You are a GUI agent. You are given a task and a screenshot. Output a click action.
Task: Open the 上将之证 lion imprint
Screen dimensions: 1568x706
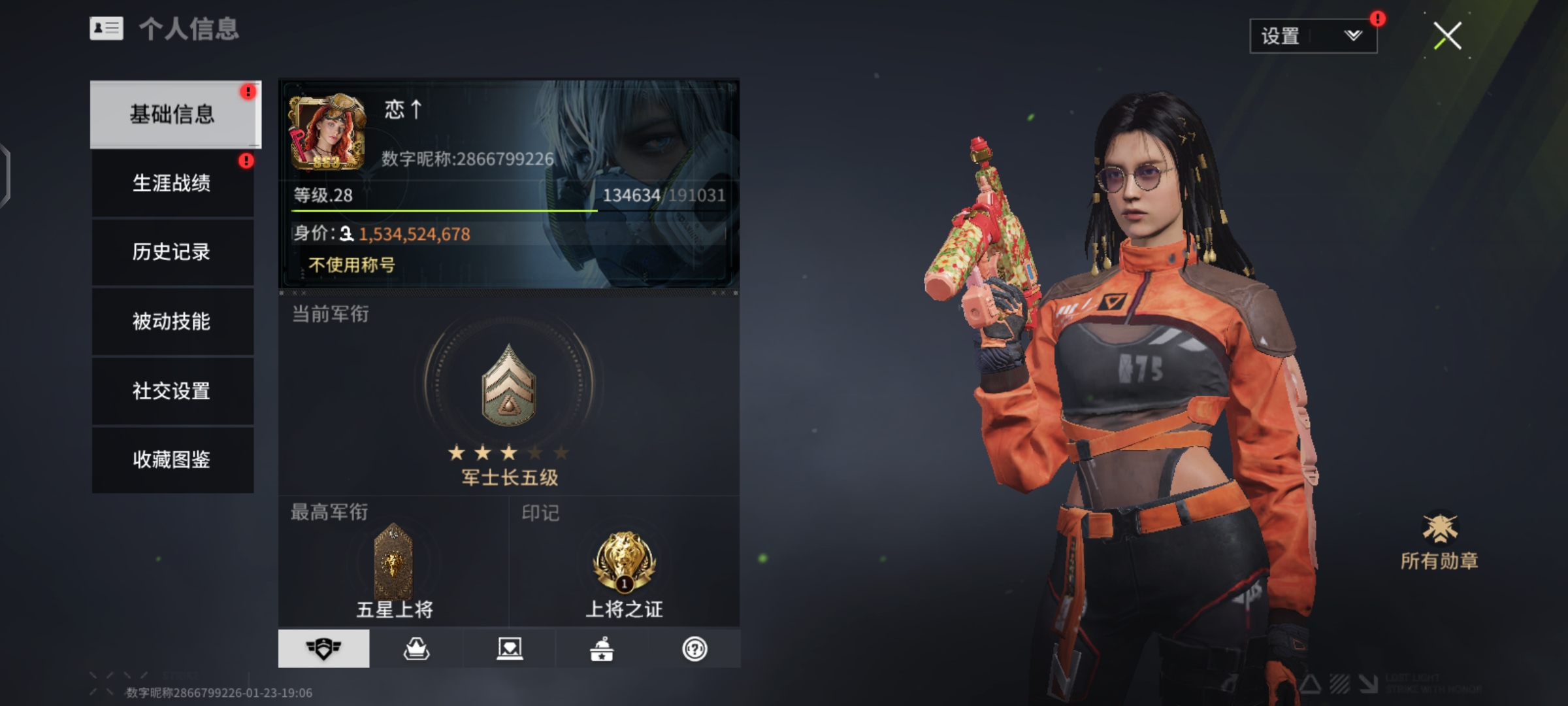click(624, 562)
